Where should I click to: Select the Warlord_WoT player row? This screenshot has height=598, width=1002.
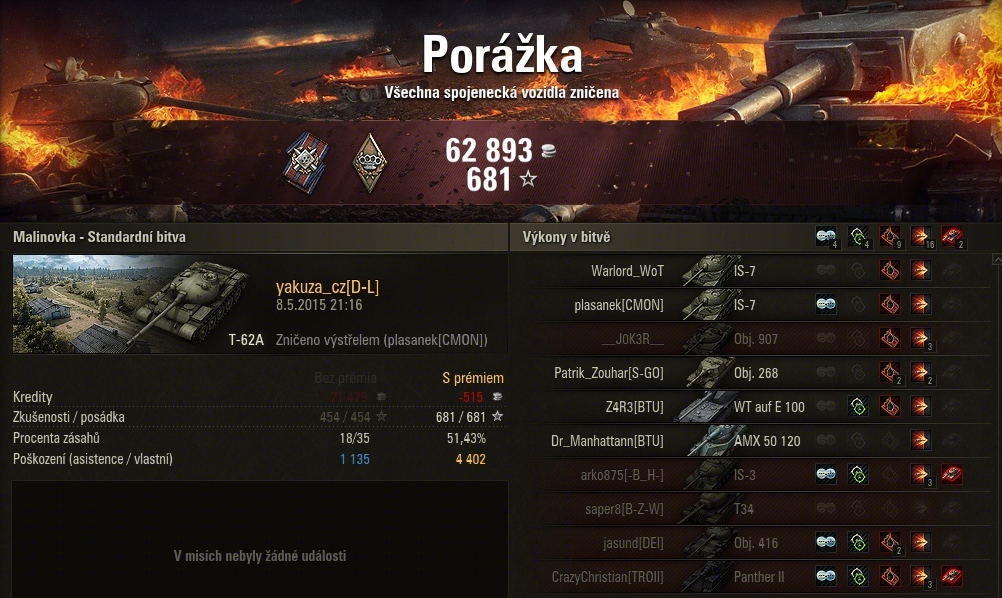click(x=627, y=270)
